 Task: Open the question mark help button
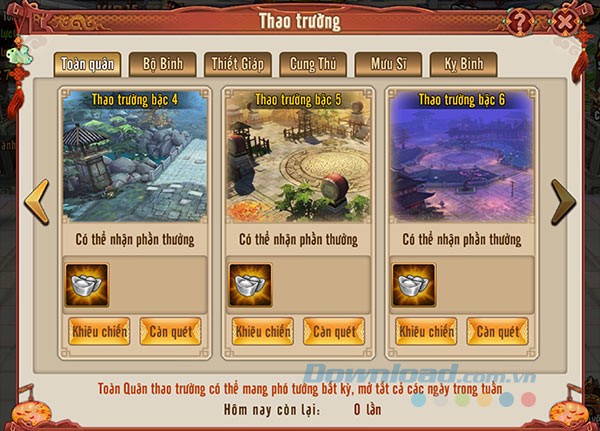(520, 19)
